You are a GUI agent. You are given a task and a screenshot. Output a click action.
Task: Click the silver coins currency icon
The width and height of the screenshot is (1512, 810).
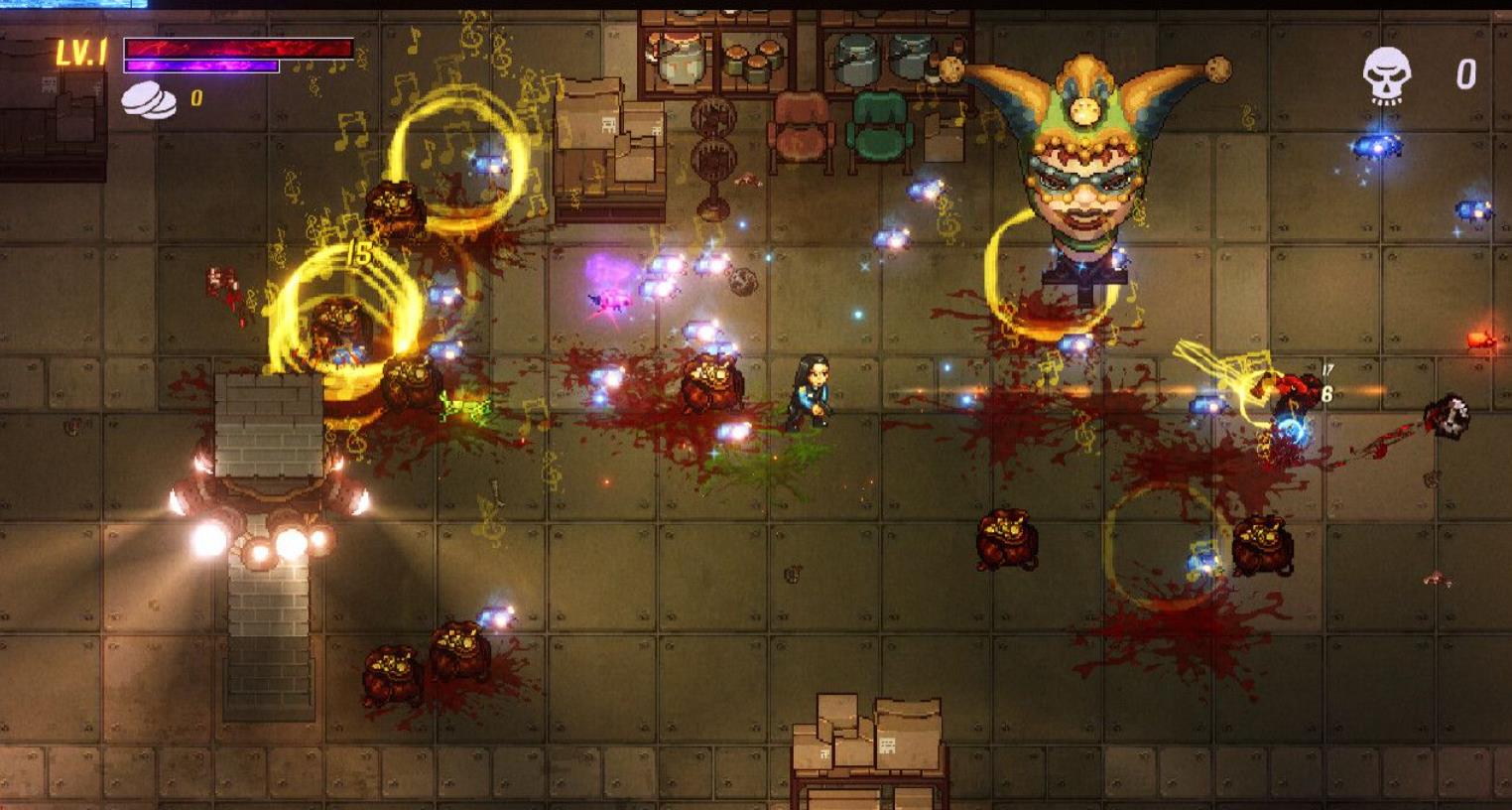(x=149, y=100)
